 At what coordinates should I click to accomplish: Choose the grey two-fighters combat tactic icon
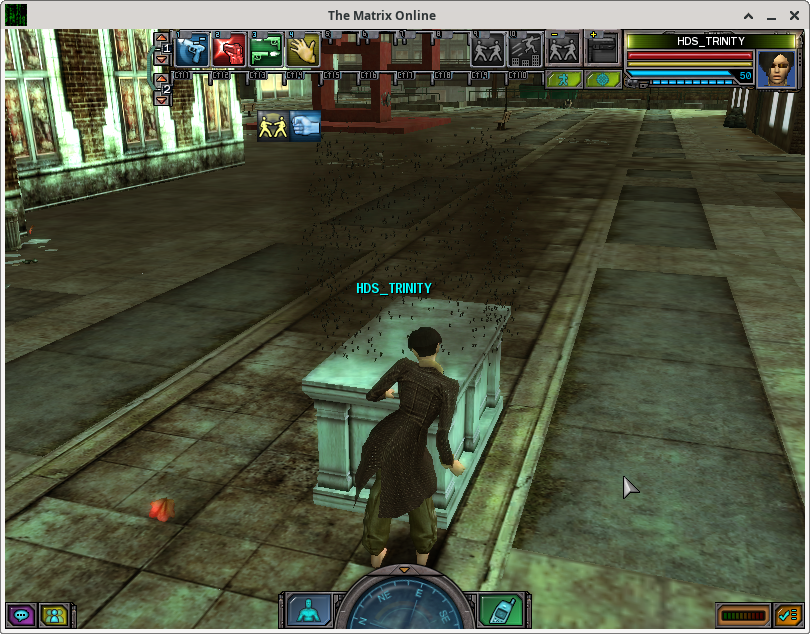click(x=488, y=49)
